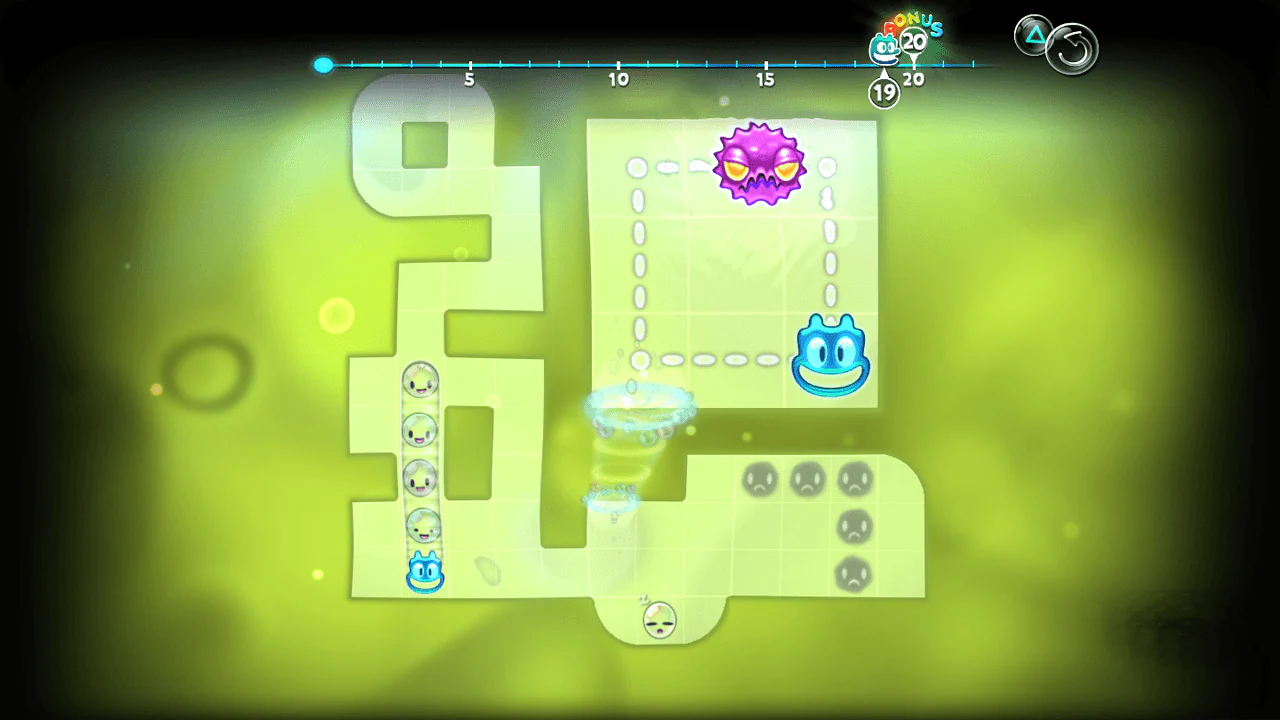Click the 15 tick label on the progress bar
This screenshot has height=720, width=1280.
point(766,79)
